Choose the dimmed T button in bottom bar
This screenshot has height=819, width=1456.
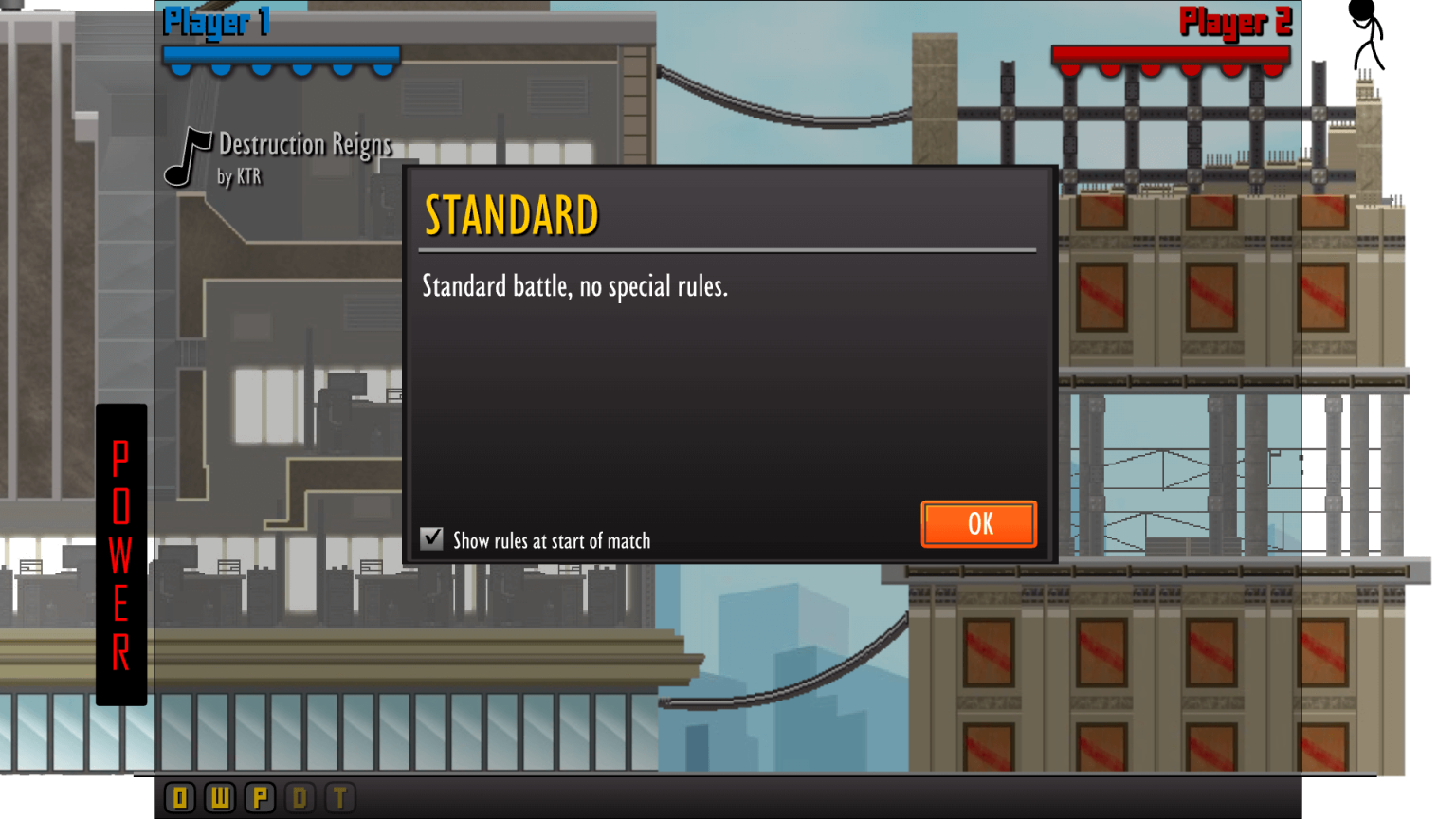tap(340, 798)
